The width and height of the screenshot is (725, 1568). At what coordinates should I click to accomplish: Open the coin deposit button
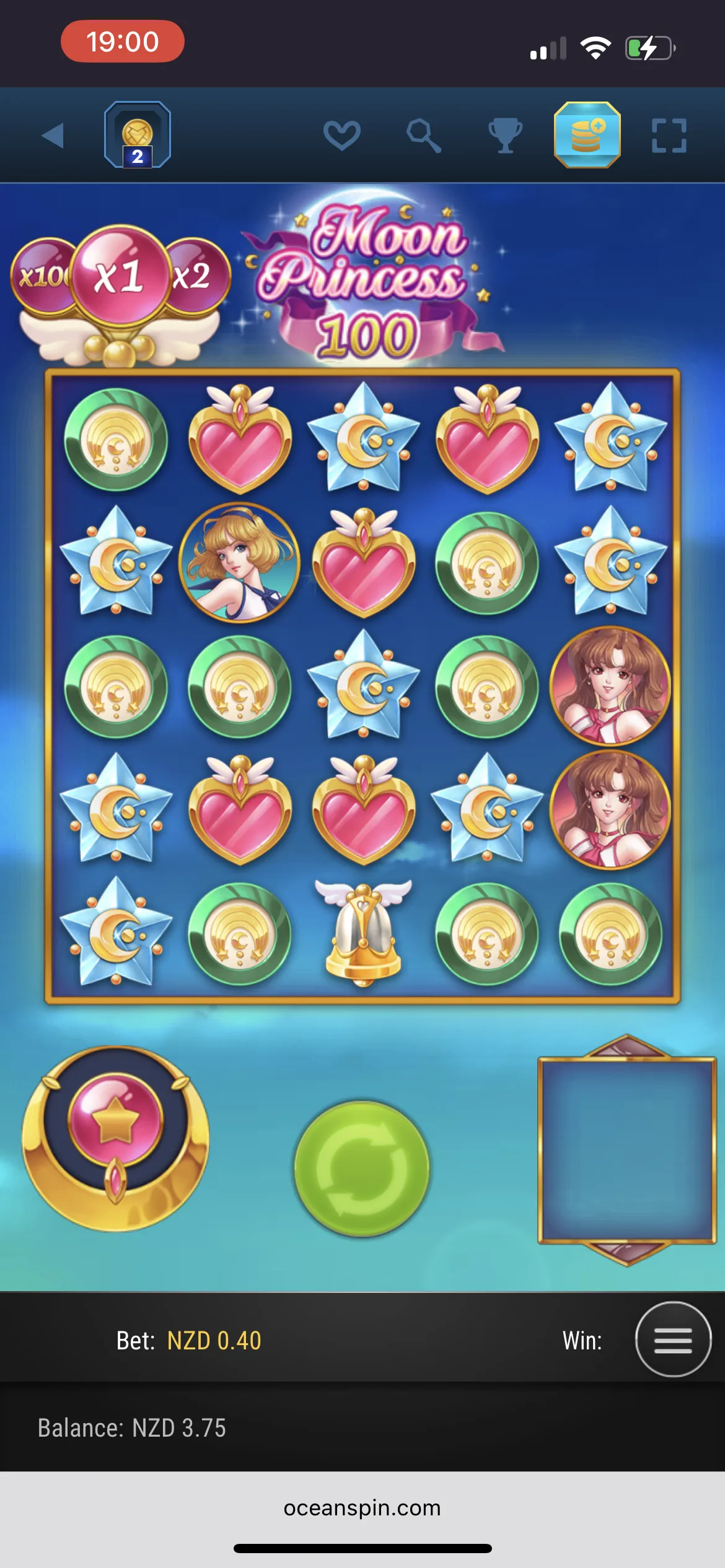[587, 135]
